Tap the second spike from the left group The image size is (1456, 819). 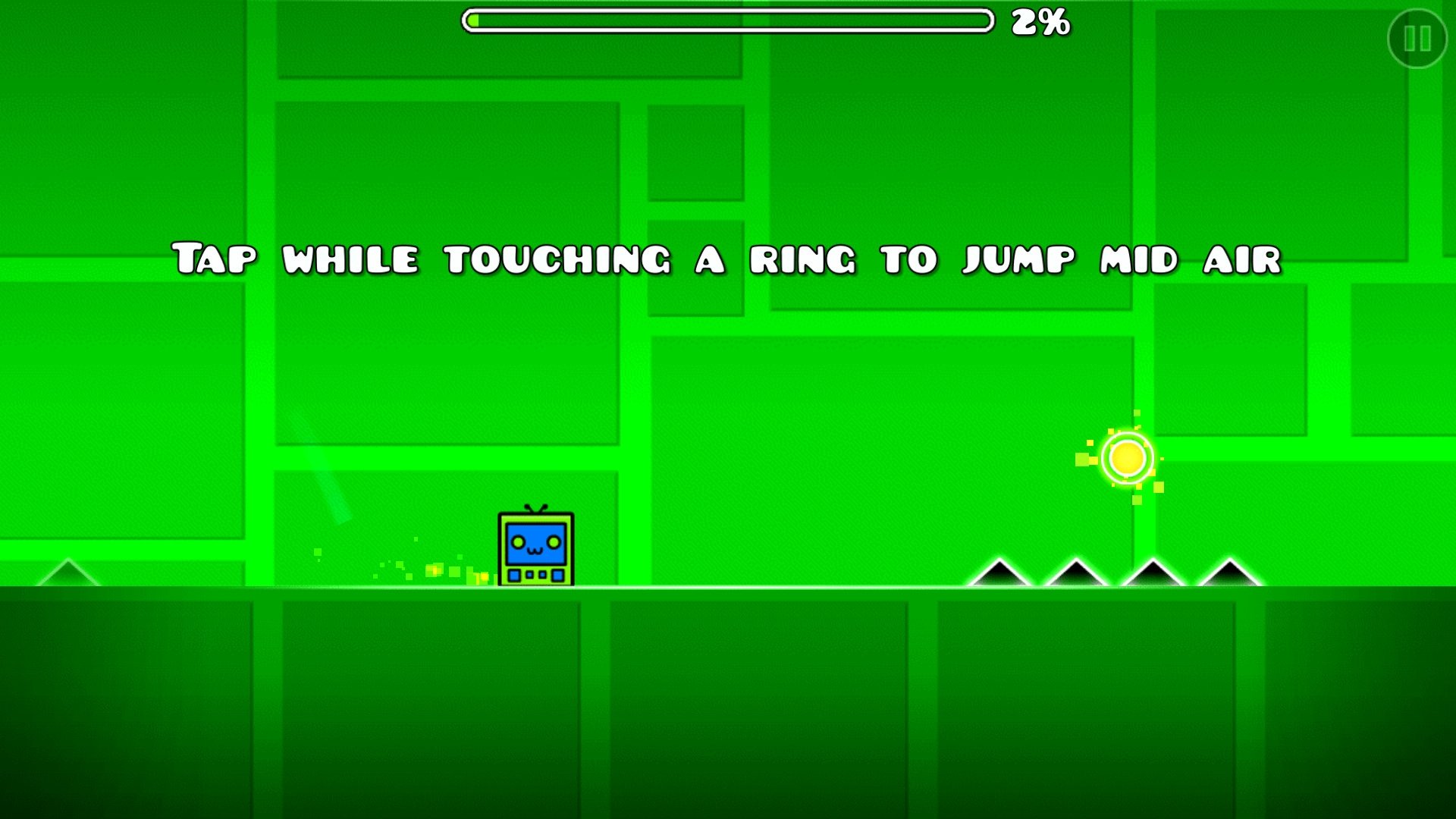1077,576
